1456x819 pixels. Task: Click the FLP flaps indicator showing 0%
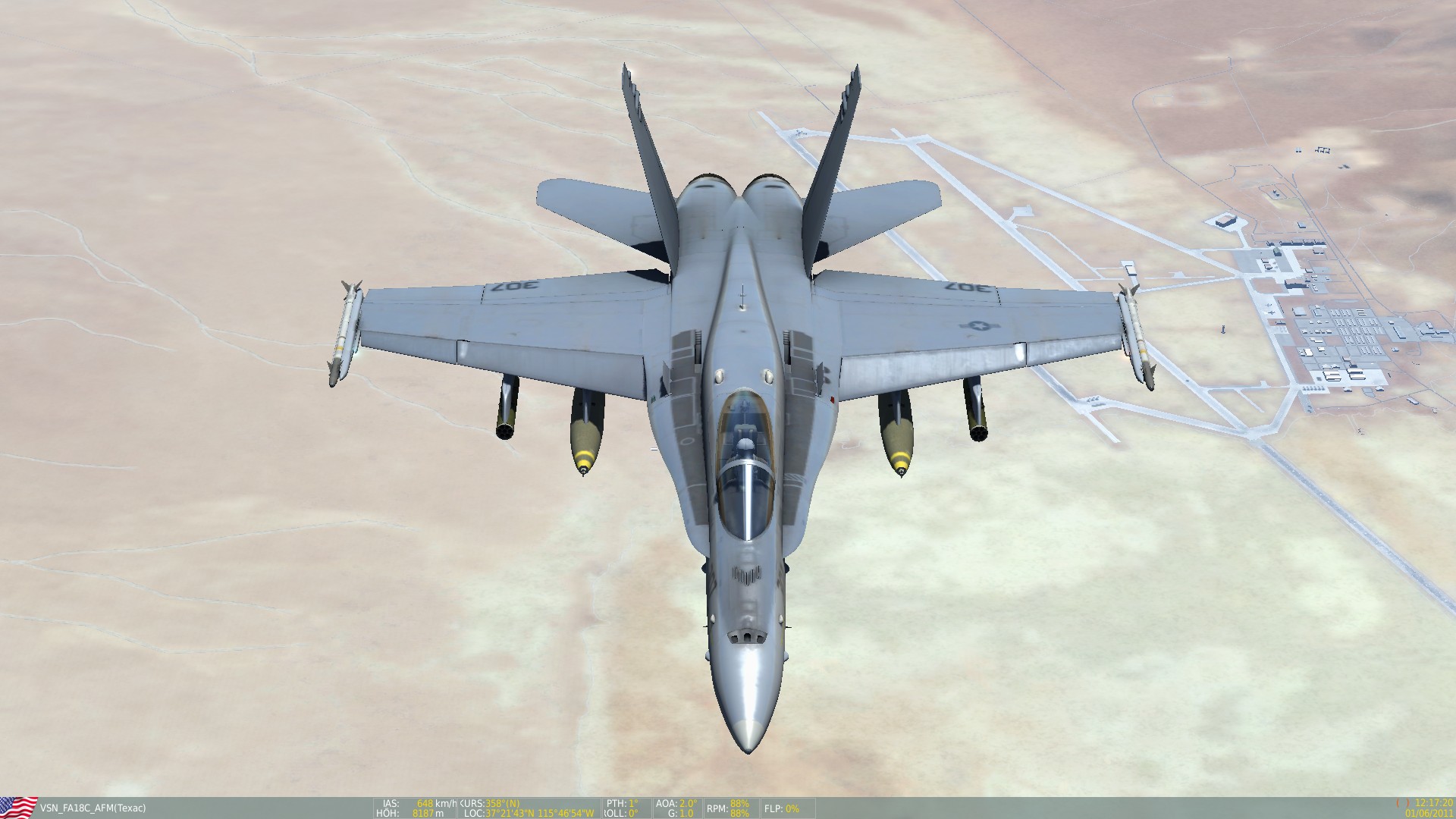pos(781,809)
